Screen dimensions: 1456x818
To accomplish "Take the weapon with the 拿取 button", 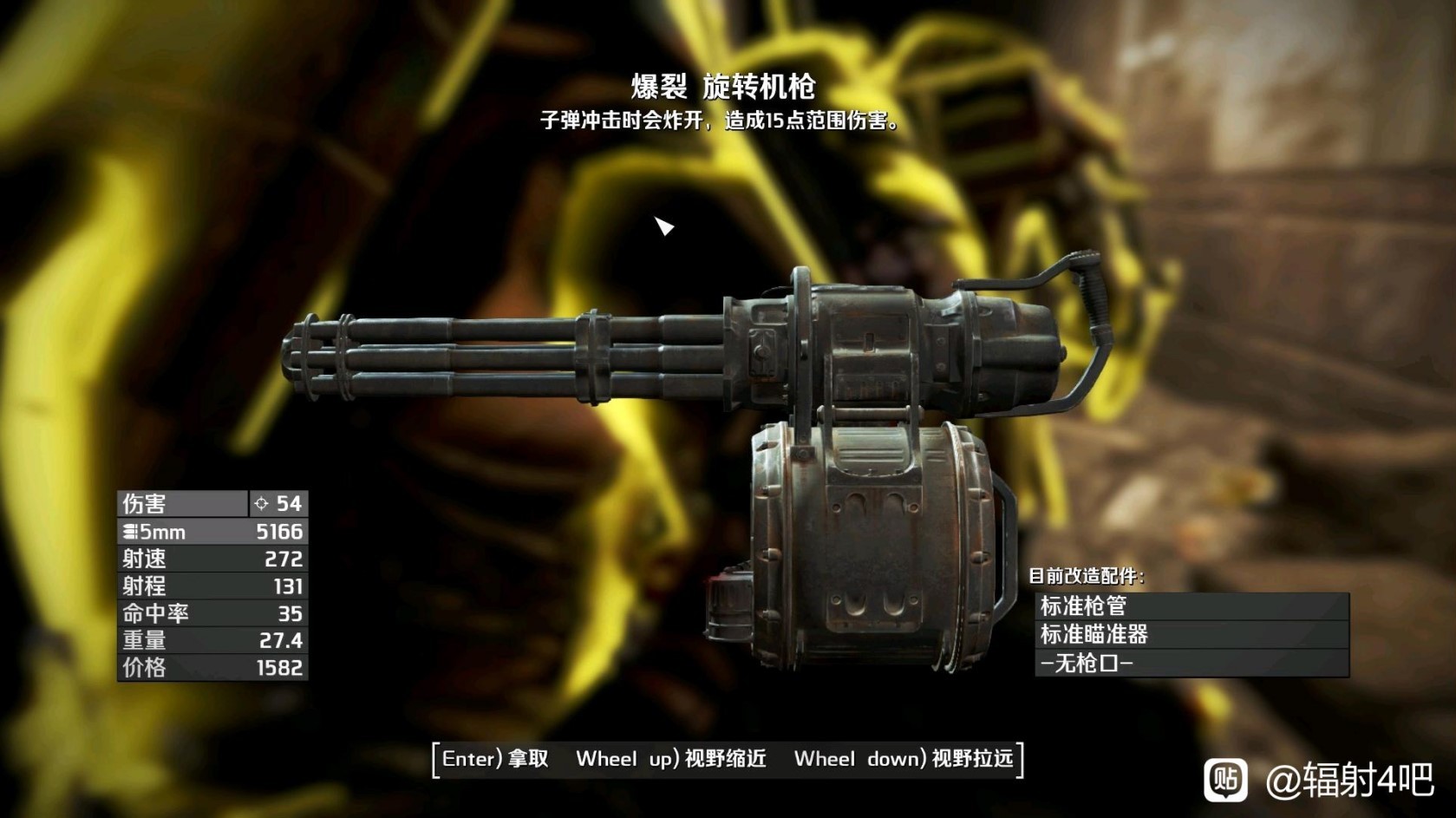I will pos(496,759).
